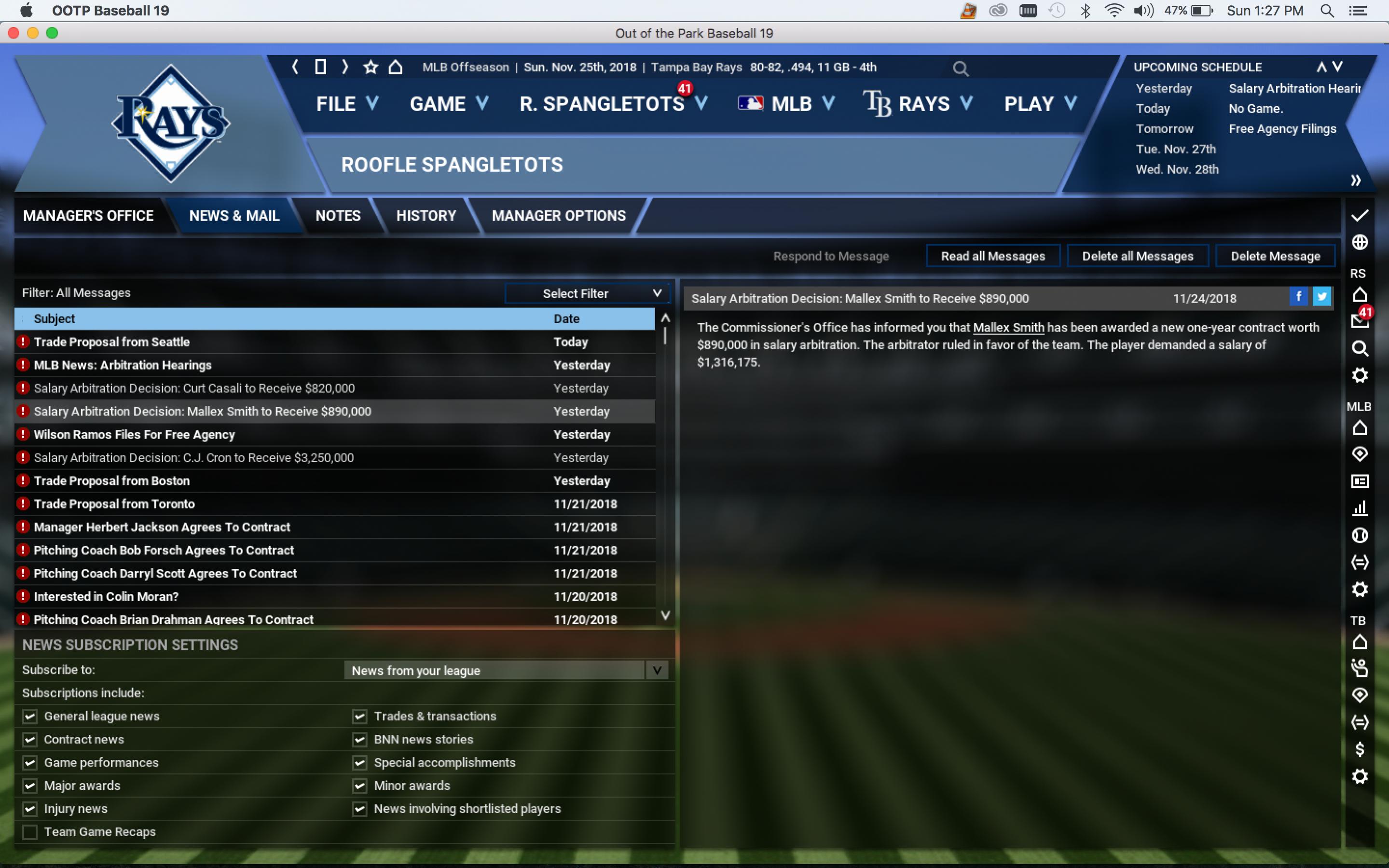Open the MLB league menu
Viewport: 1389px width, 868px height.
pos(787,104)
